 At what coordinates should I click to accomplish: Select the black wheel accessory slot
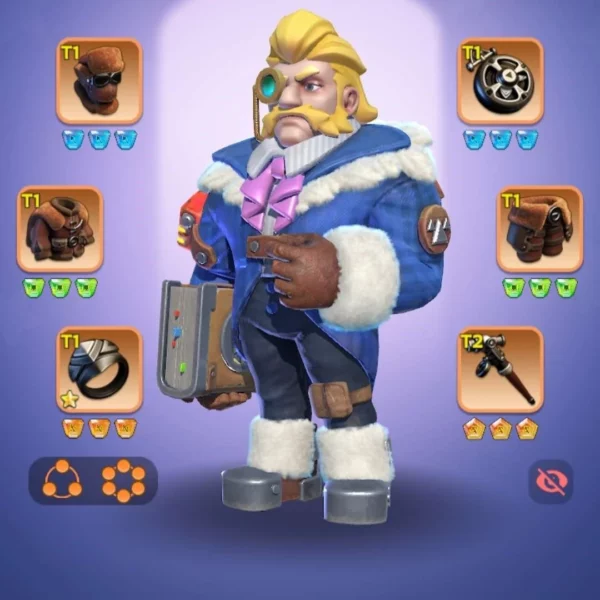click(500, 81)
